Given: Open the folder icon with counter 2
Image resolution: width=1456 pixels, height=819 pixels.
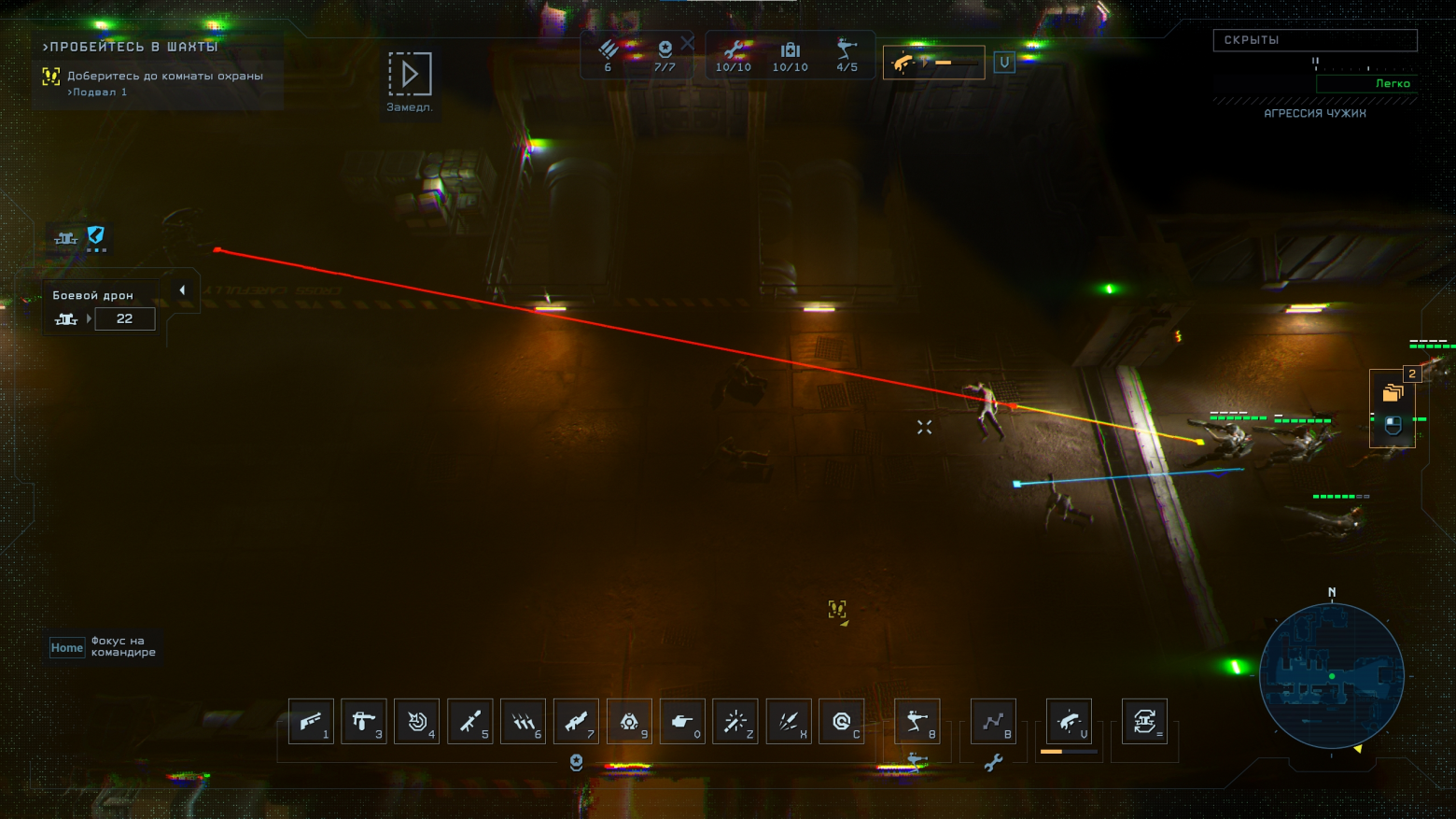Looking at the screenshot, I should click(1393, 393).
